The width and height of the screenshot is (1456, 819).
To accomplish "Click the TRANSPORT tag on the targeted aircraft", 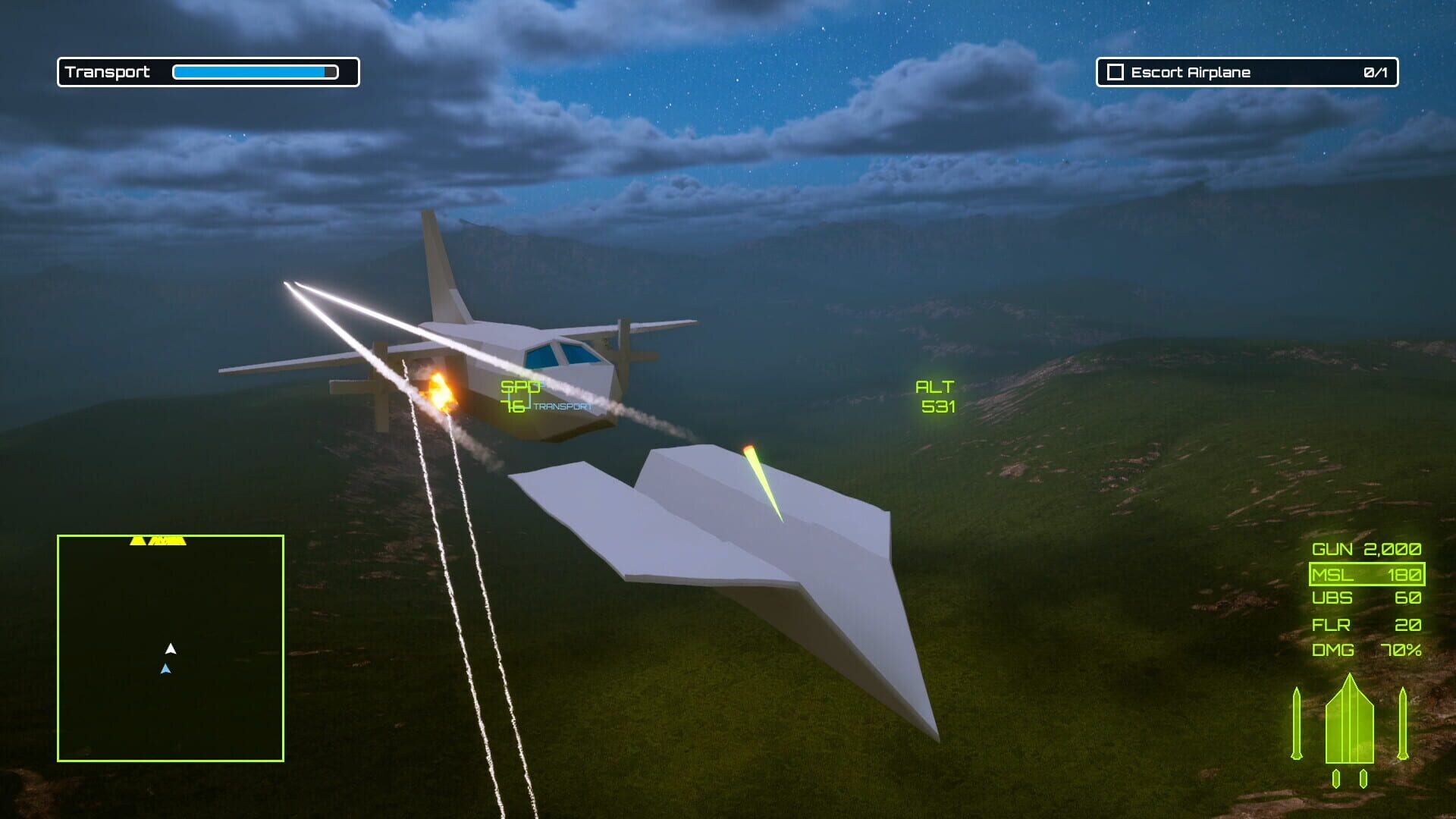I will [x=562, y=407].
